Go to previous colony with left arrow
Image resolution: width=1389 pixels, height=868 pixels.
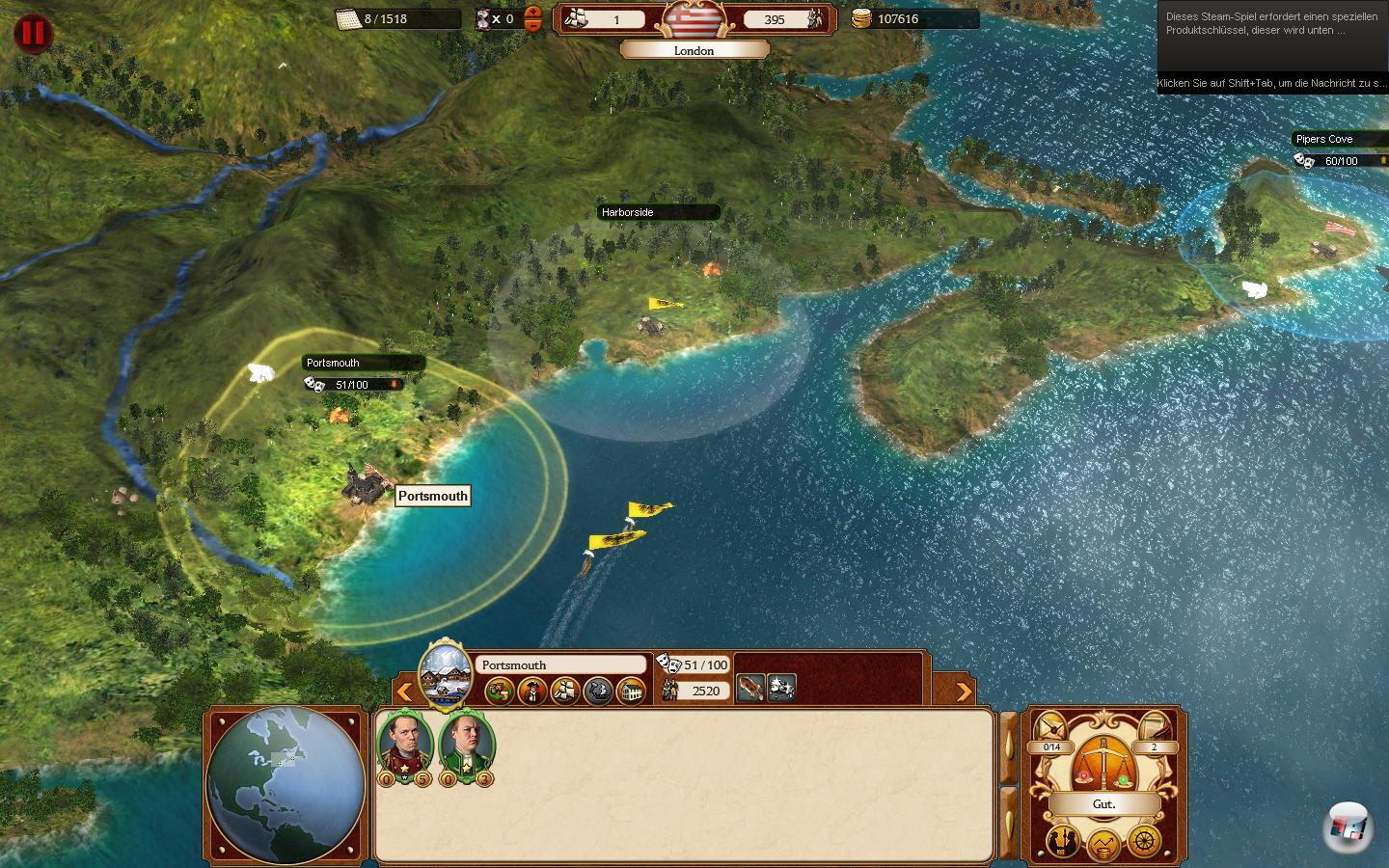click(405, 691)
